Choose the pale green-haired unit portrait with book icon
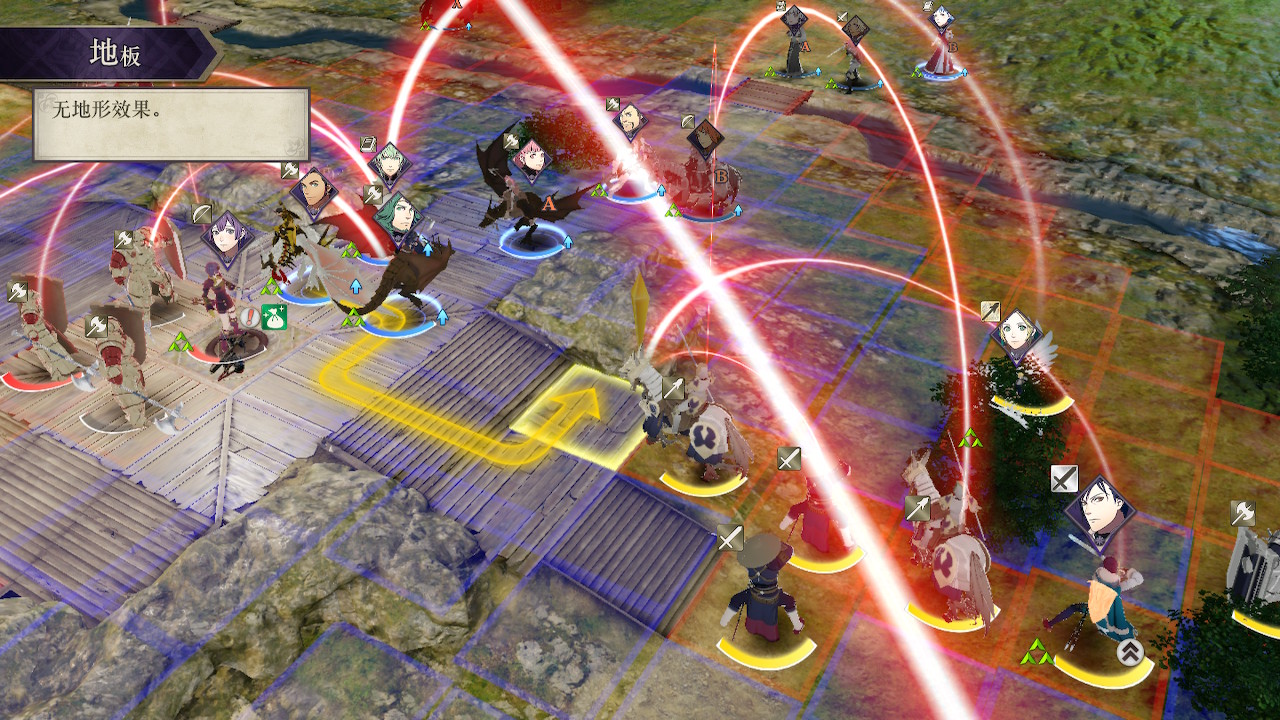 388,164
